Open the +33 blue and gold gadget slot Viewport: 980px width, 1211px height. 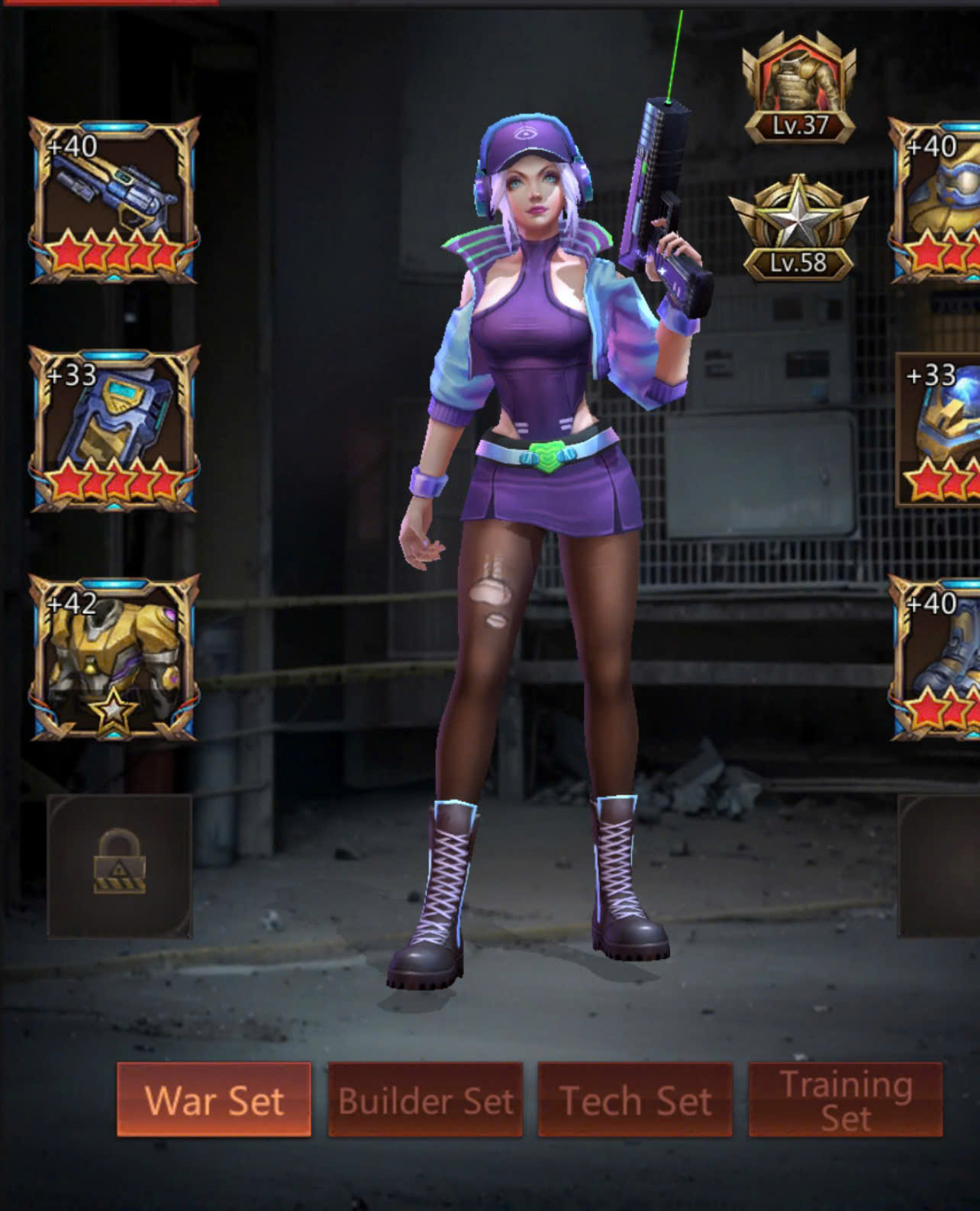[x=114, y=429]
